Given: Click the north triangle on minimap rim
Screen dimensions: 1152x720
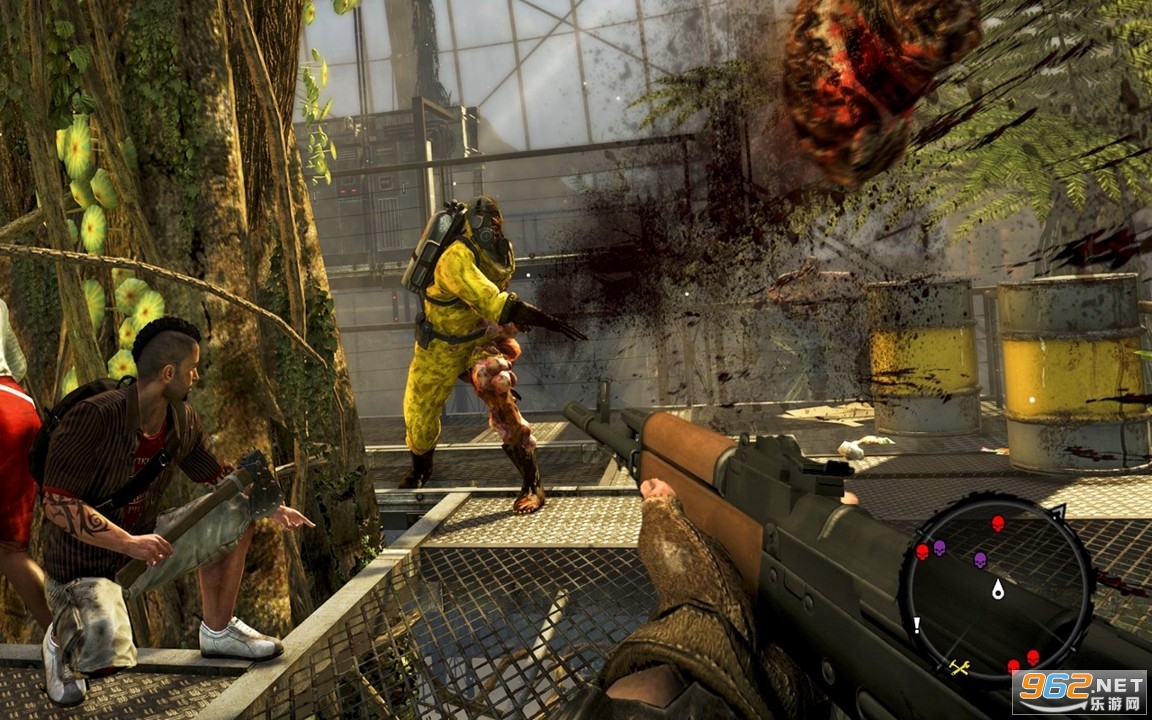Looking at the screenshot, I should tap(1057, 513).
